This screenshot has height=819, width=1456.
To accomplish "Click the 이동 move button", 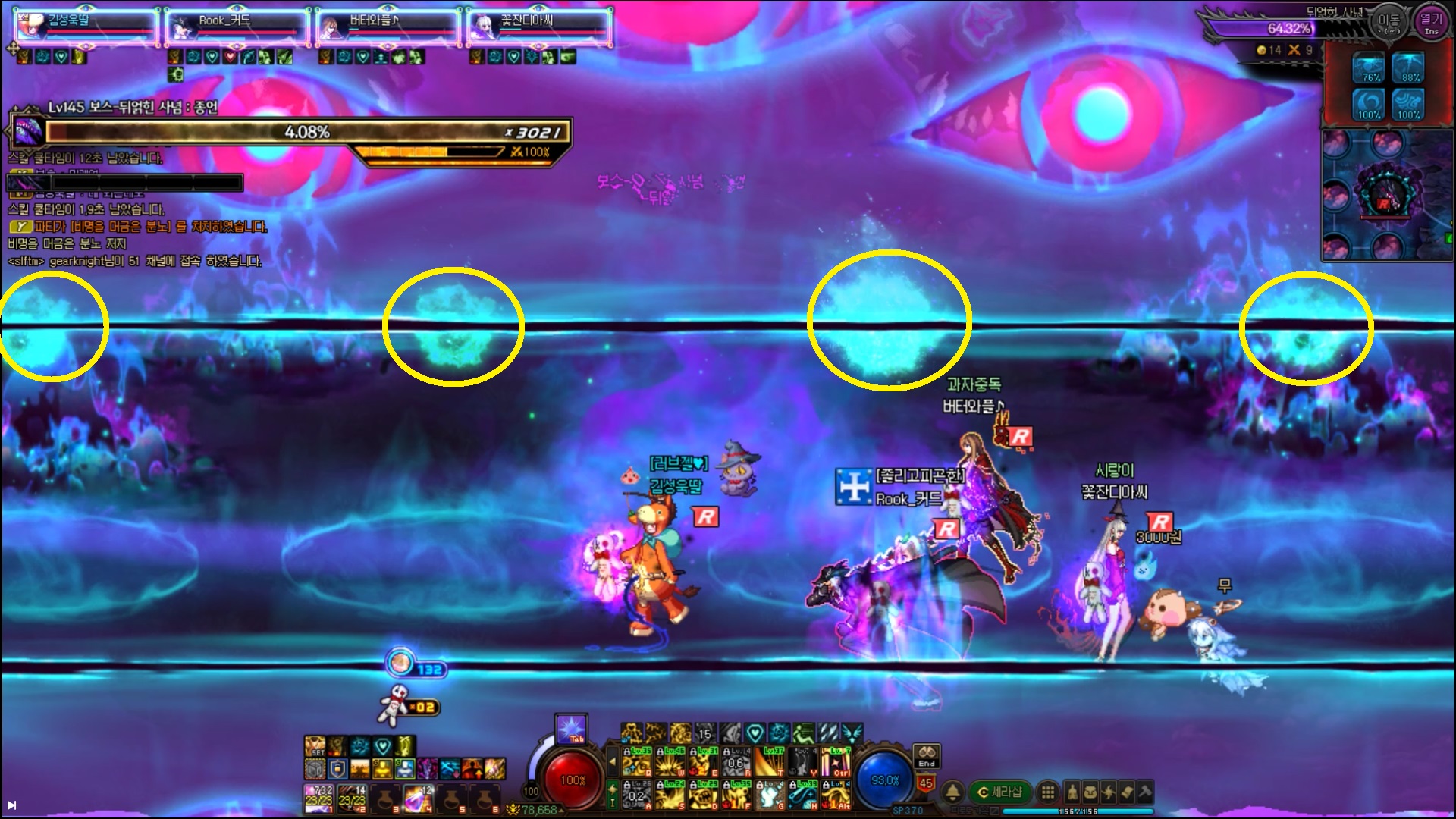I will (x=1389, y=24).
